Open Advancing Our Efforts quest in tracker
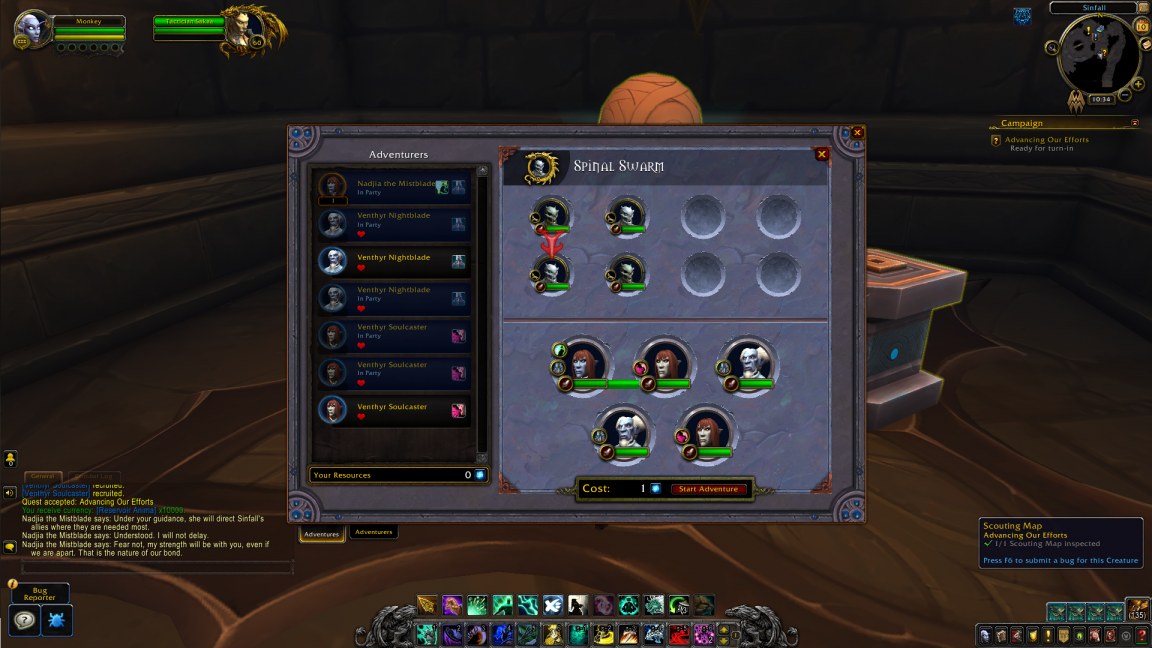1152x648 pixels. [1046, 140]
